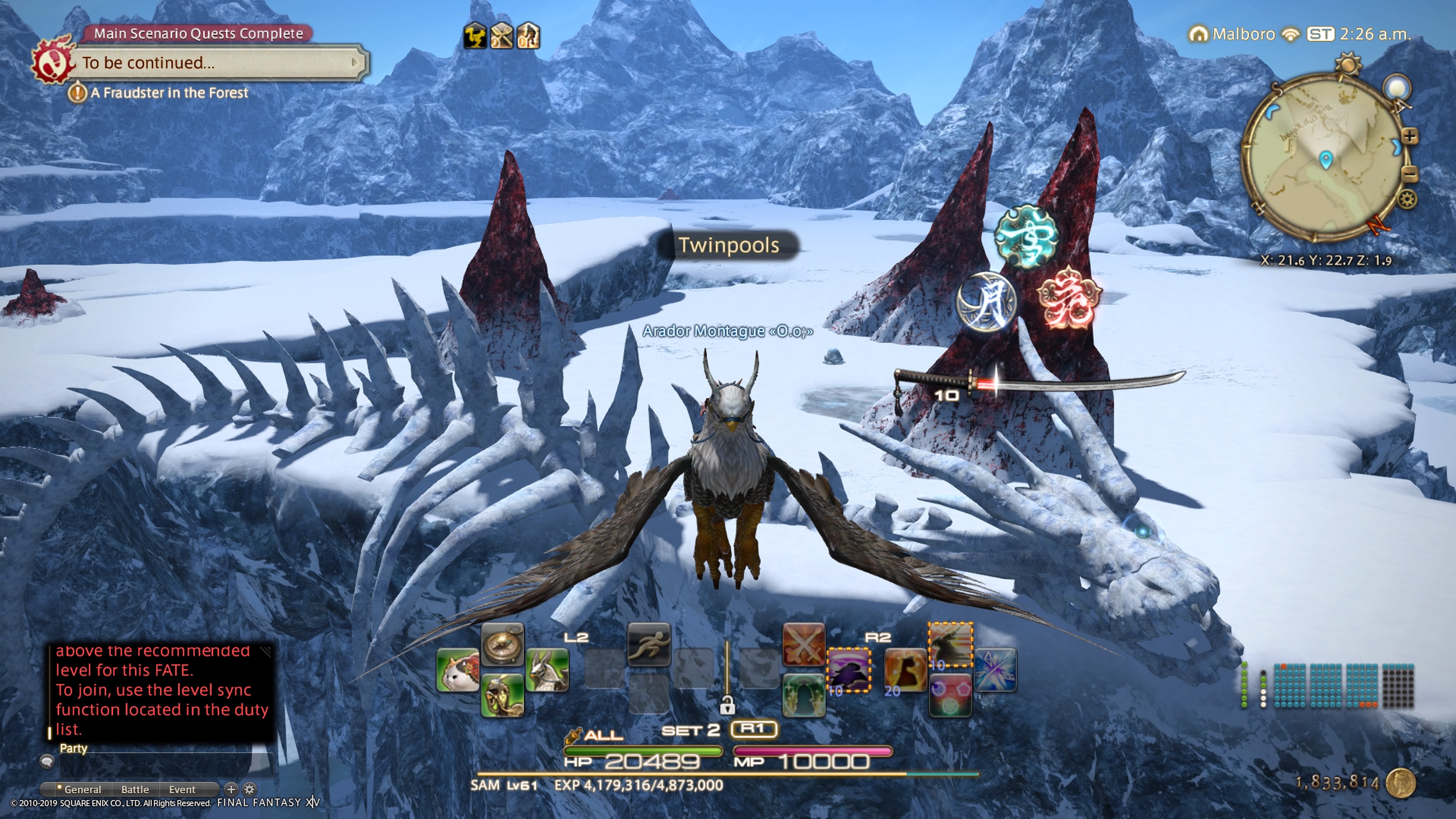Zoom in the minimap with the plus button
This screenshot has height=819, width=1456.
coord(1410,136)
